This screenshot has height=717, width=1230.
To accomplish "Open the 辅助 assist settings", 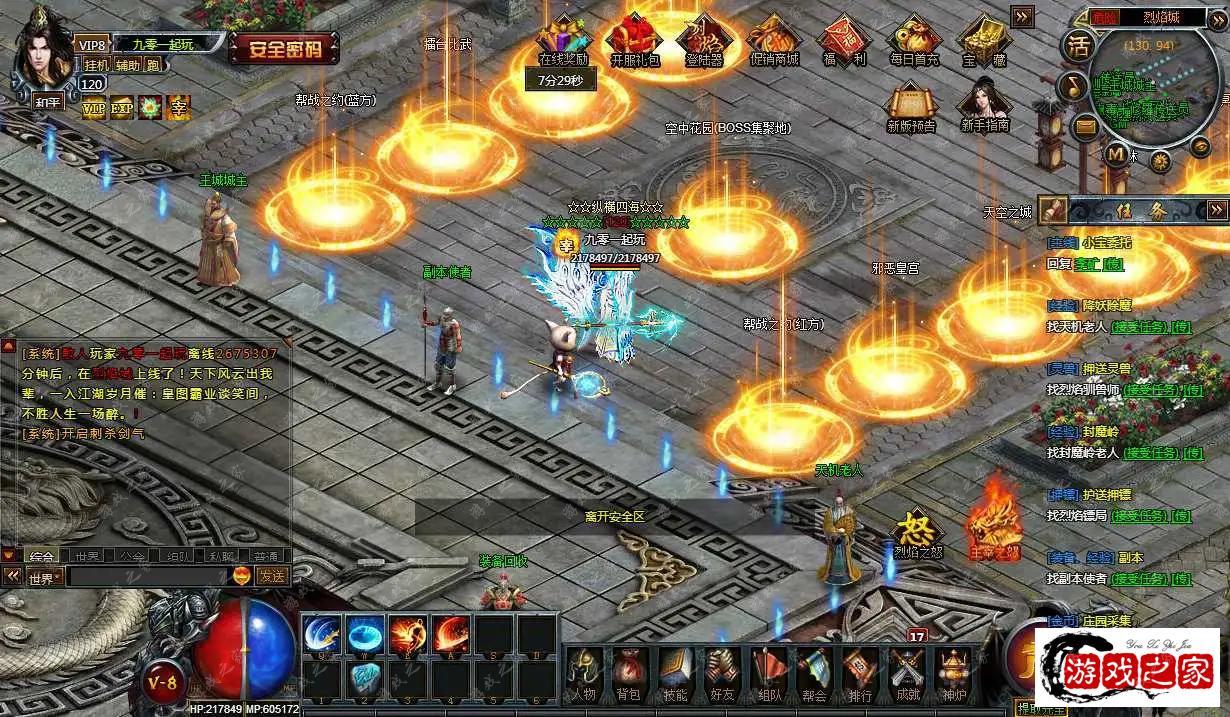I will tap(127, 65).
